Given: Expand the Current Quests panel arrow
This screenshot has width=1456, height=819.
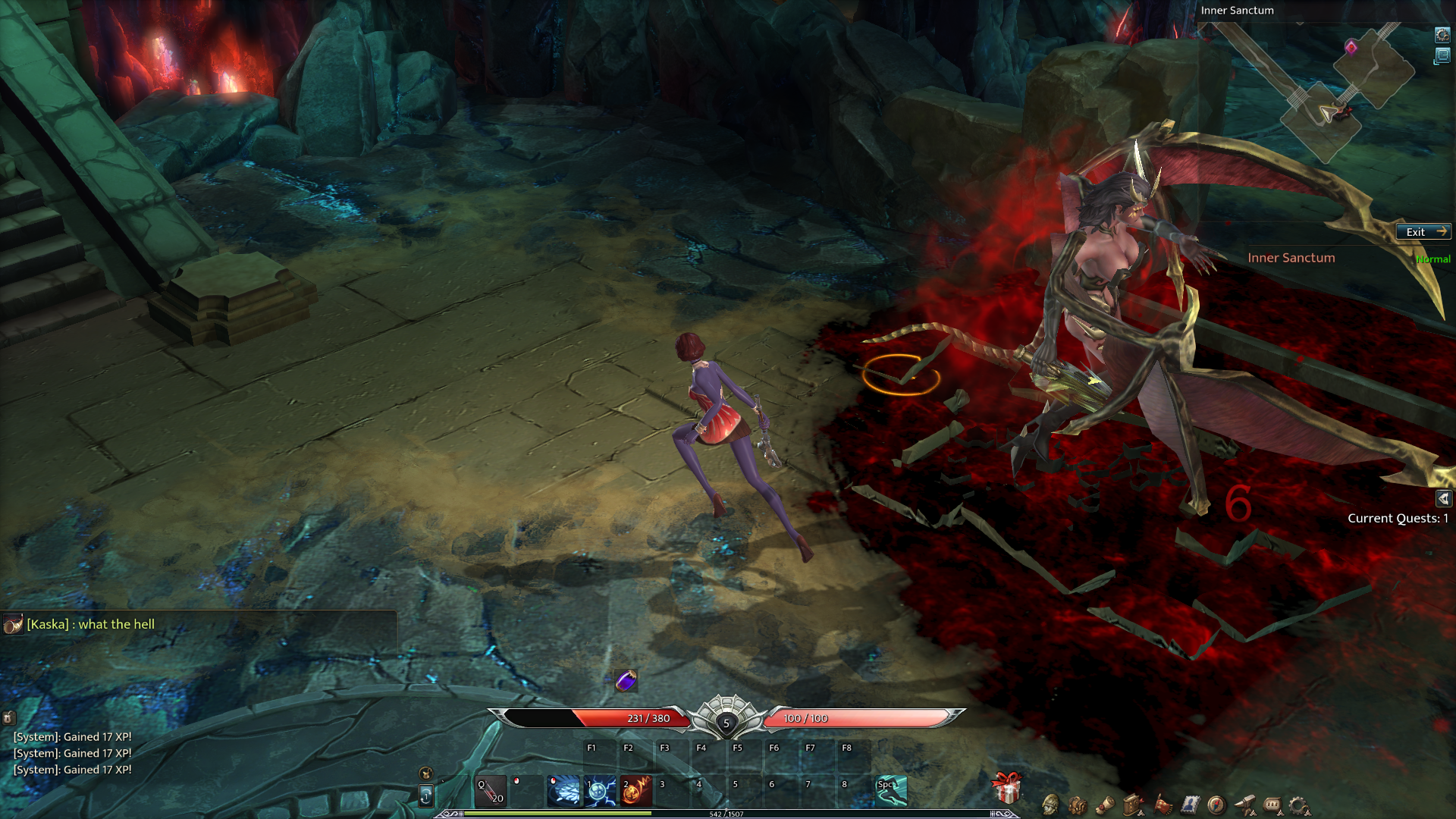Looking at the screenshot, I should pyautogui.click(x=1443, y=498).
